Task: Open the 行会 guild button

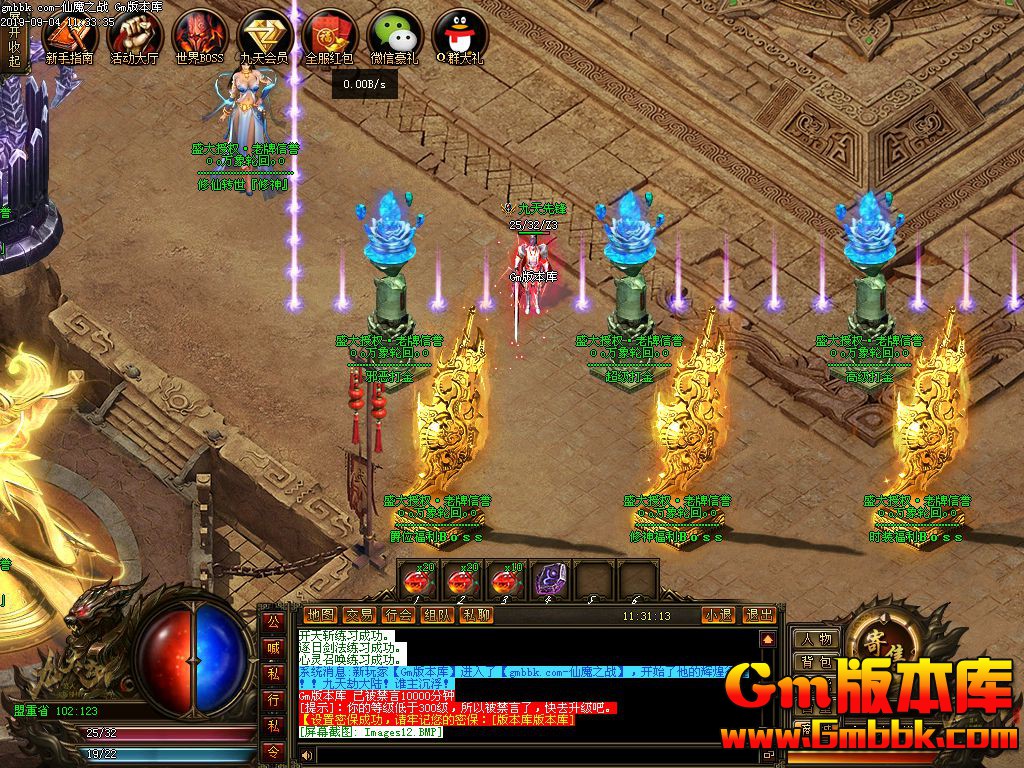Action: point(398,615)
